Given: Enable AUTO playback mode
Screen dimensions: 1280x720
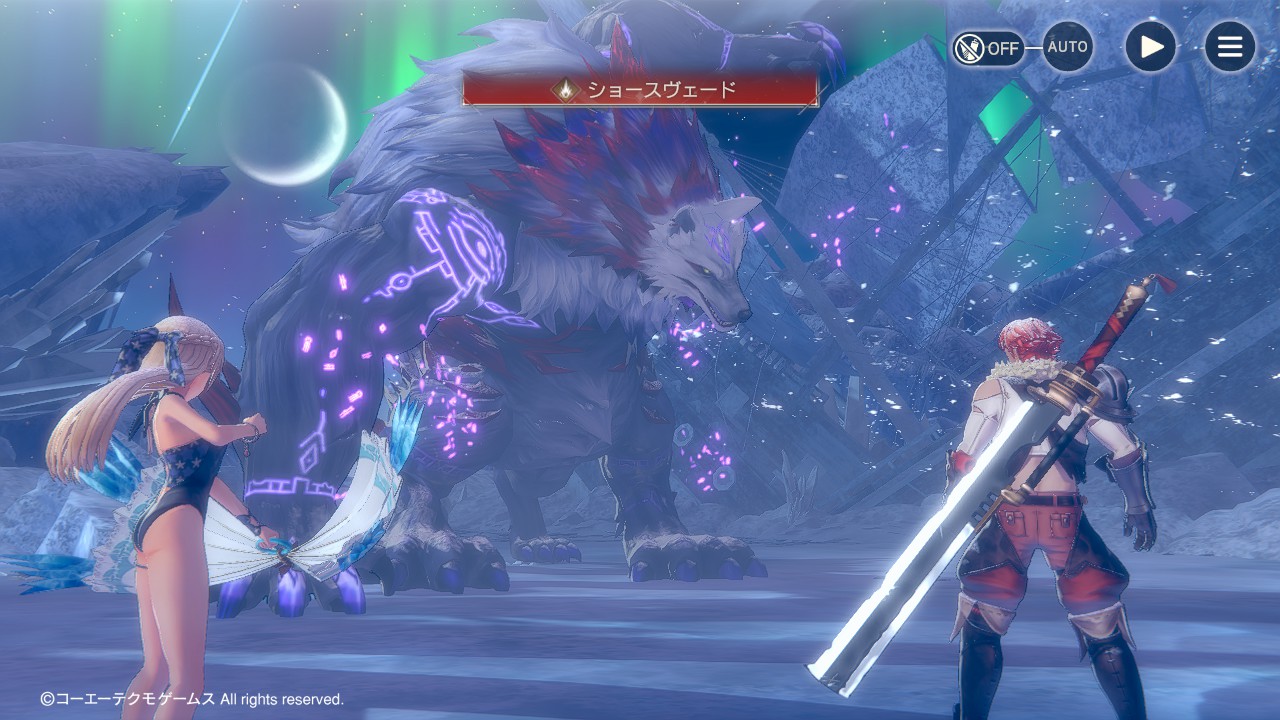Looking at the screenshot, I should pos(1067,47).
